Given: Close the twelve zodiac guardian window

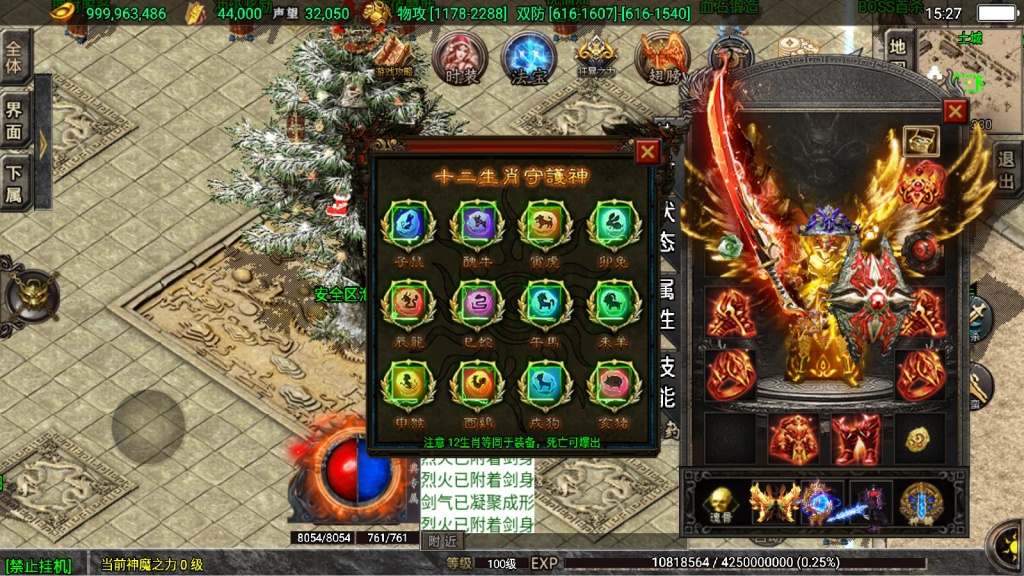Looking at the screenshot, I should [x=648, y=152].
